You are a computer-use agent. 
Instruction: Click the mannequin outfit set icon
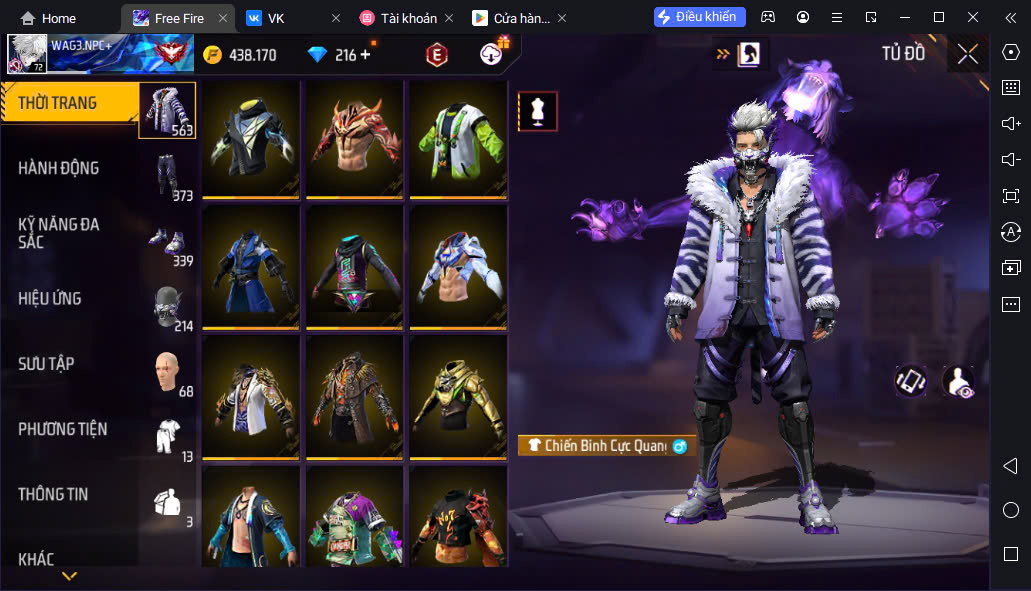(x=537, y=111)
